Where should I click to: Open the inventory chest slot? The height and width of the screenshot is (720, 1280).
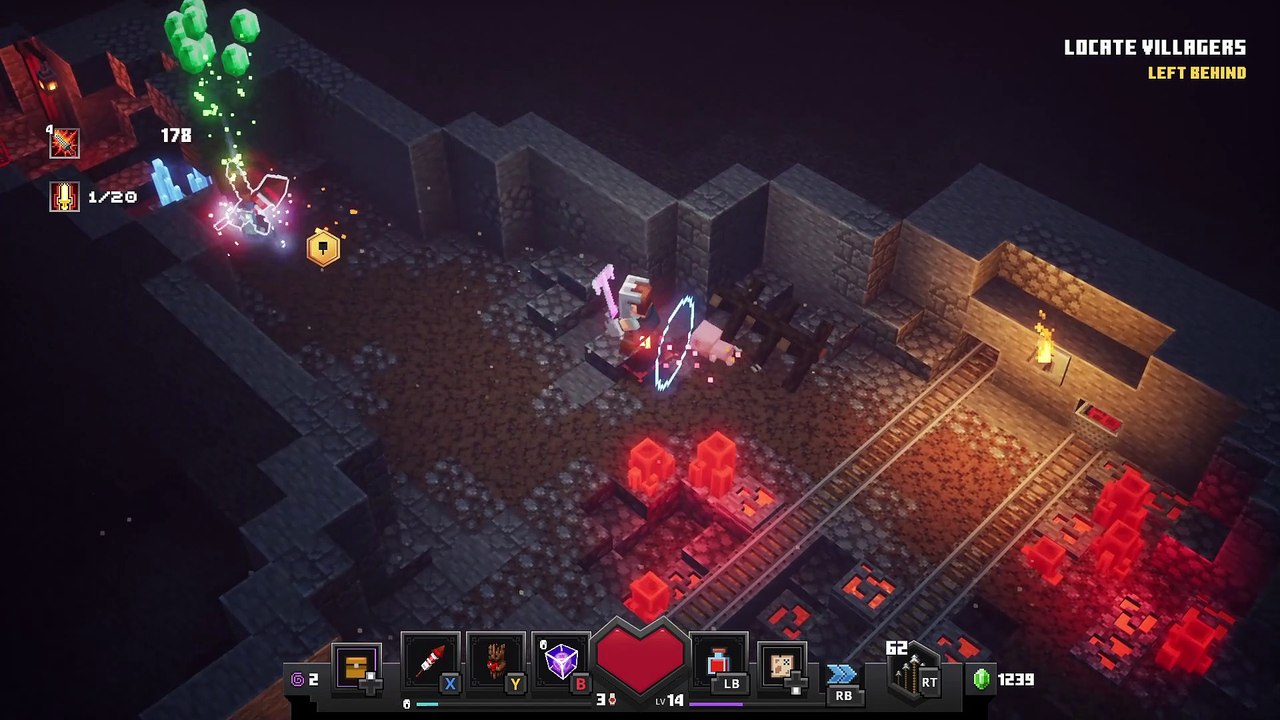pyautogui.click(x=356, y=668)
